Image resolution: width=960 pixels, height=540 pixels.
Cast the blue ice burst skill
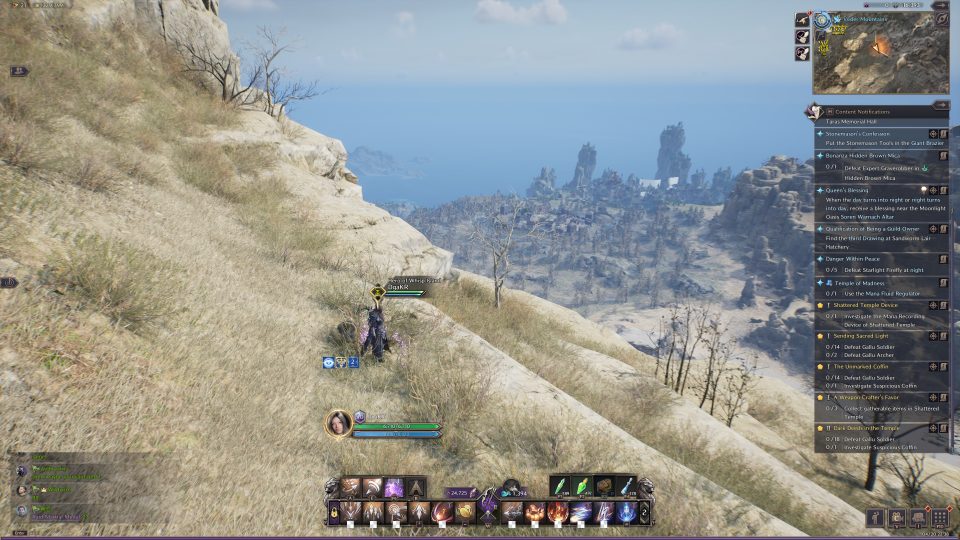coord(627,513)
